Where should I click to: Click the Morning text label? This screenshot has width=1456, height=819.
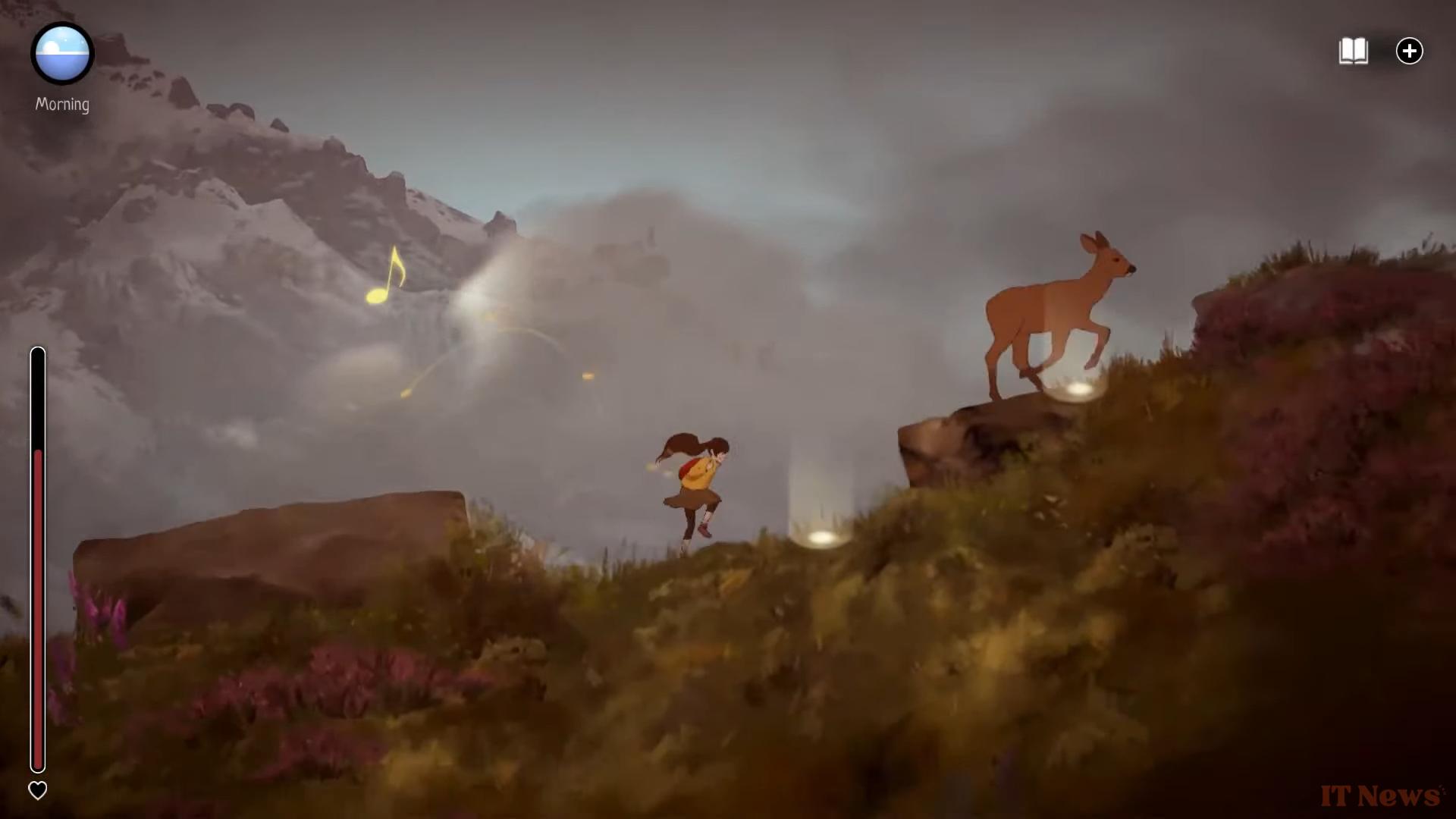point(61,105)
